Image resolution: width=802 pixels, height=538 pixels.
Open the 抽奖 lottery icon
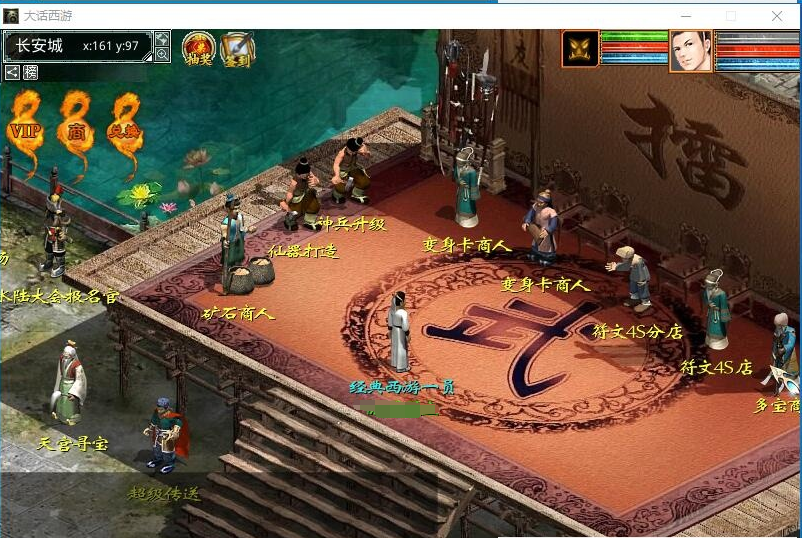point(198,48)
